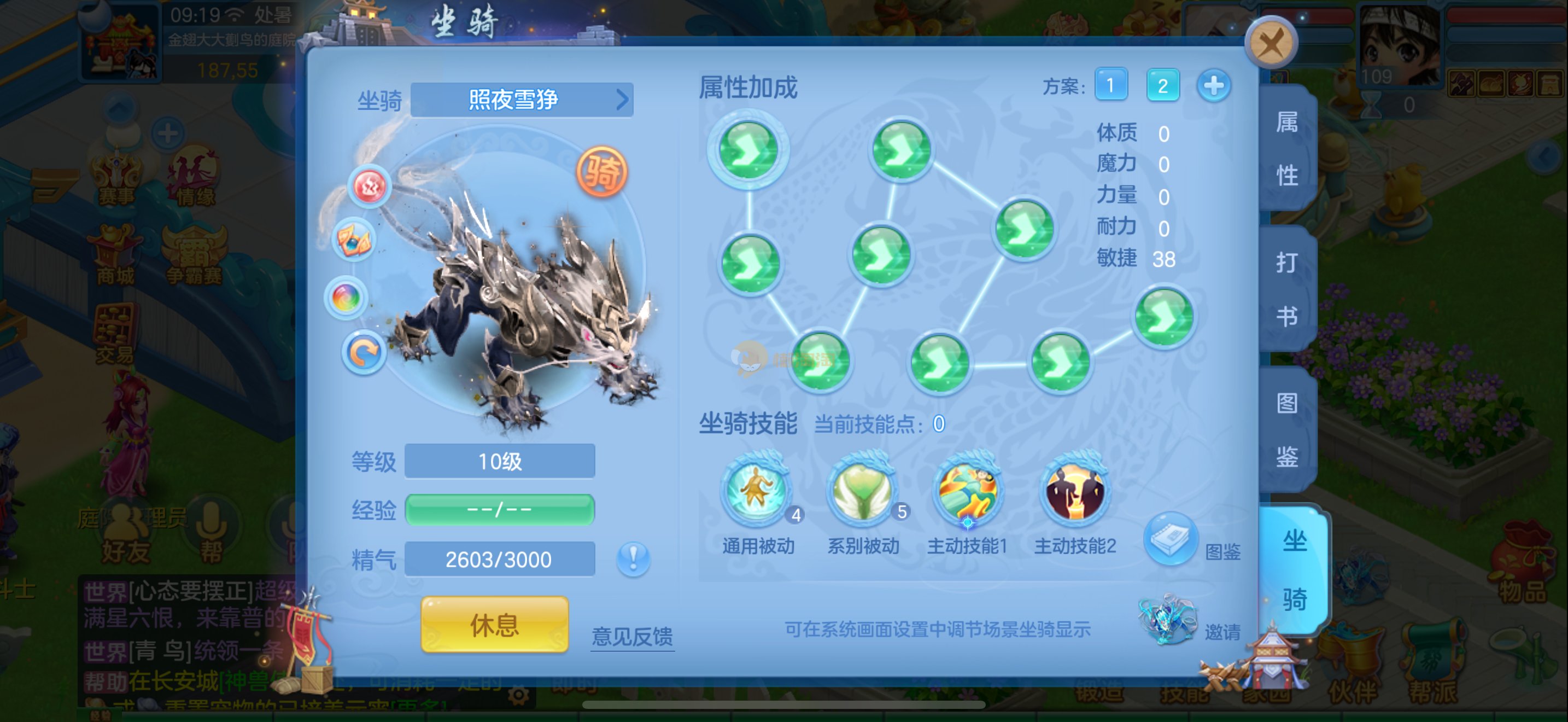
Task: Open the 图鉴 book button
Action: (1171, 539)
